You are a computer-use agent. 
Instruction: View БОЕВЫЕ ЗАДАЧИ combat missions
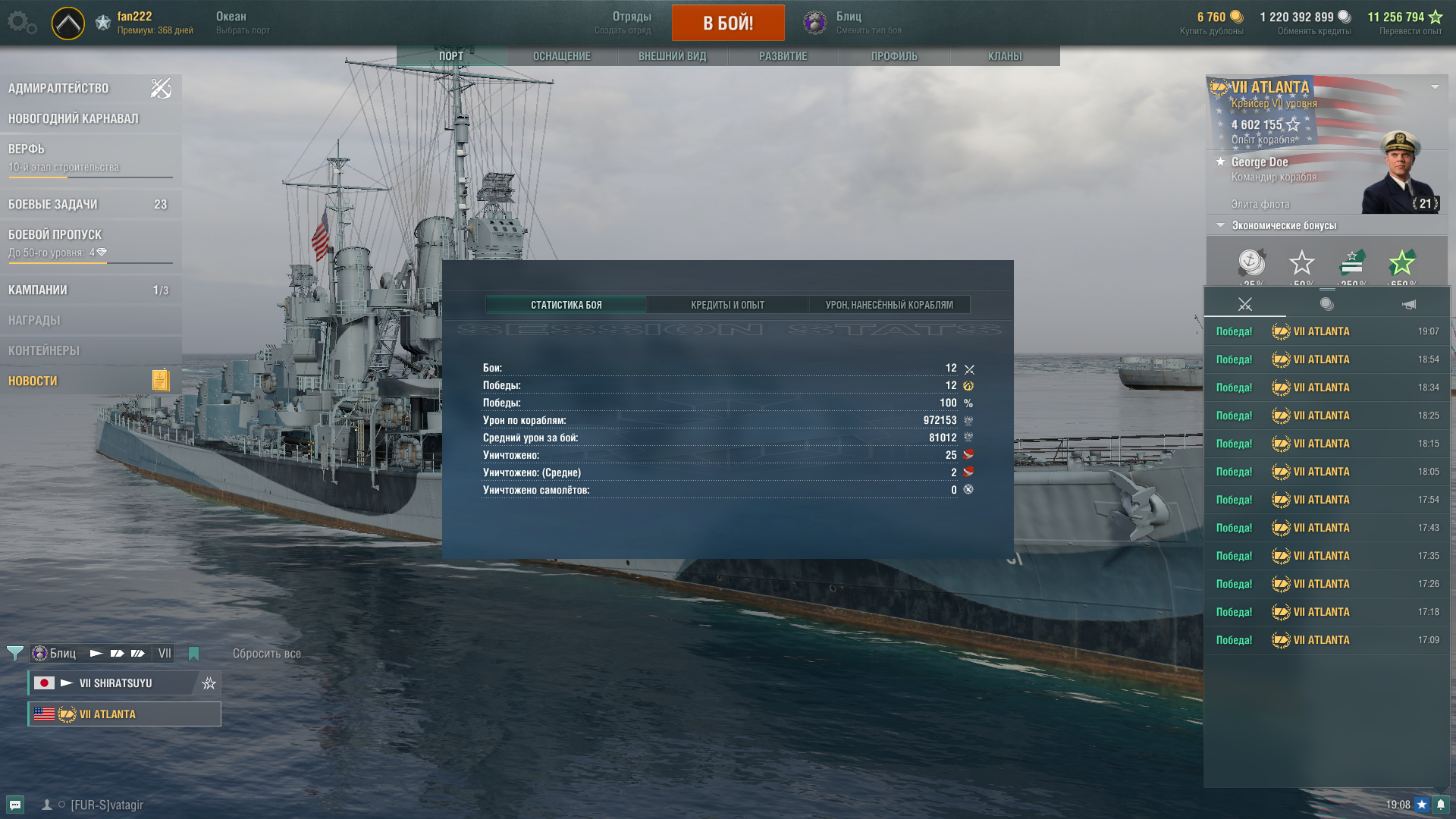[x=53, y=205]
